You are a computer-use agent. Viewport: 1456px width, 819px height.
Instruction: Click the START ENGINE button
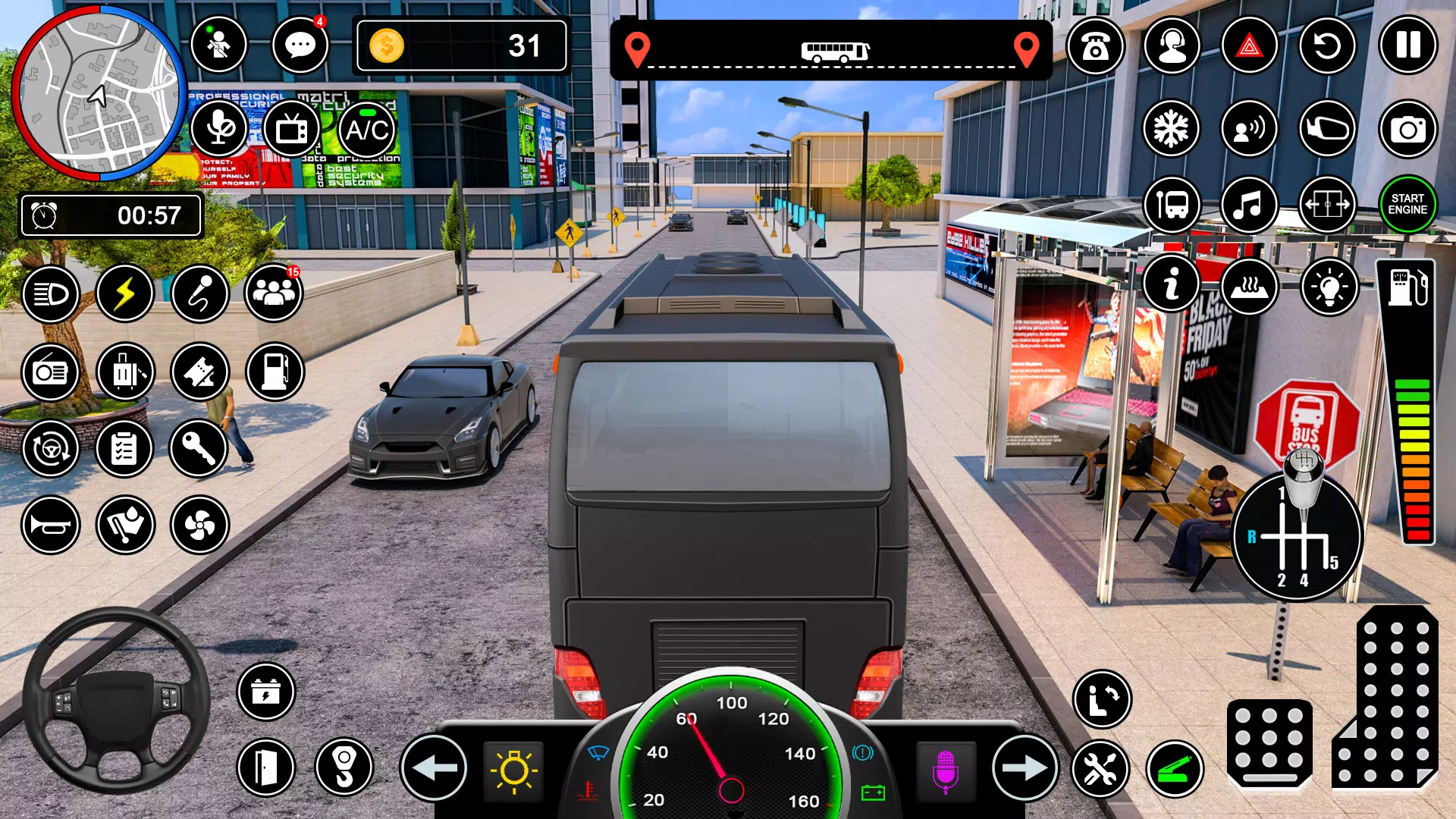(x=1407, y=205)
